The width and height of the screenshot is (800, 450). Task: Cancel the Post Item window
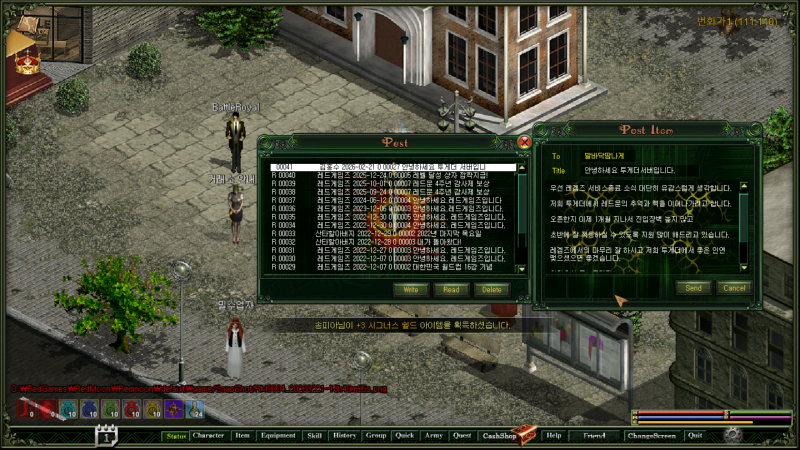point(734,288)
